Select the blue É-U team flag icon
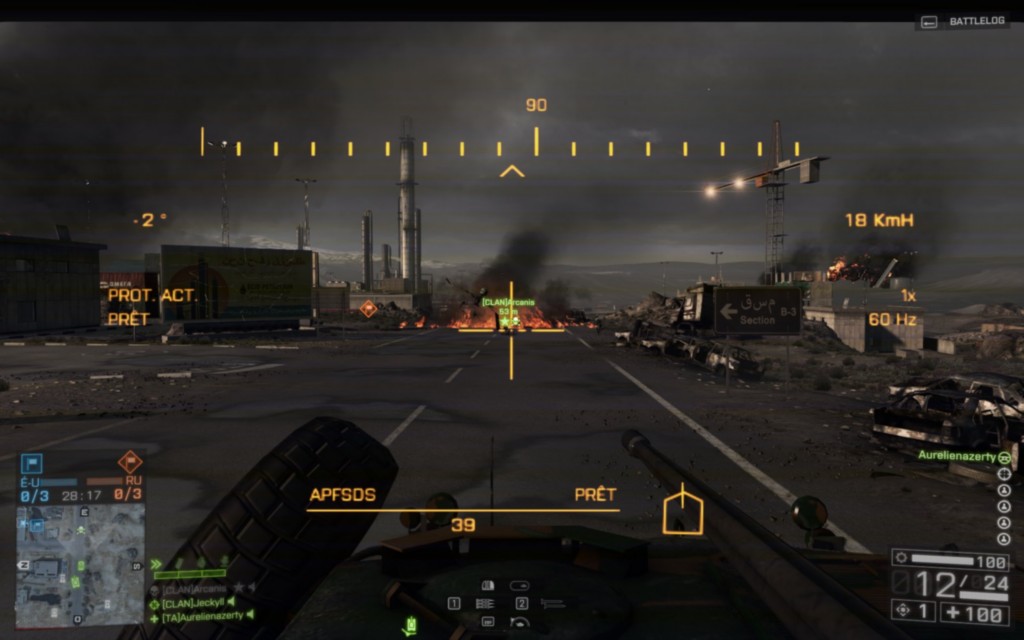Screen dimensions: 1024x640 33,464
